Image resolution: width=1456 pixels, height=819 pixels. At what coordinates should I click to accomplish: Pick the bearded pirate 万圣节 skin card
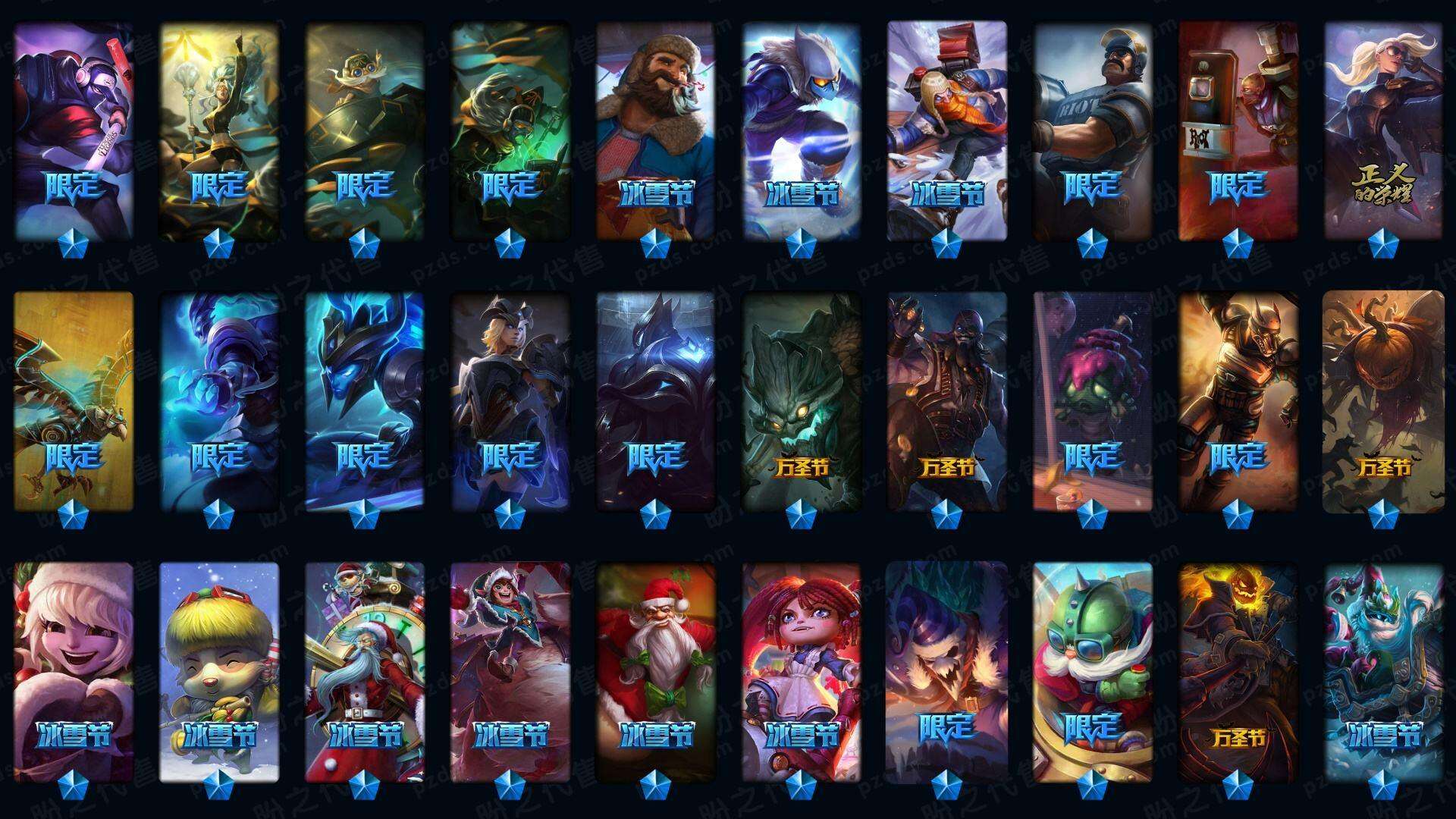coord(946,402)
